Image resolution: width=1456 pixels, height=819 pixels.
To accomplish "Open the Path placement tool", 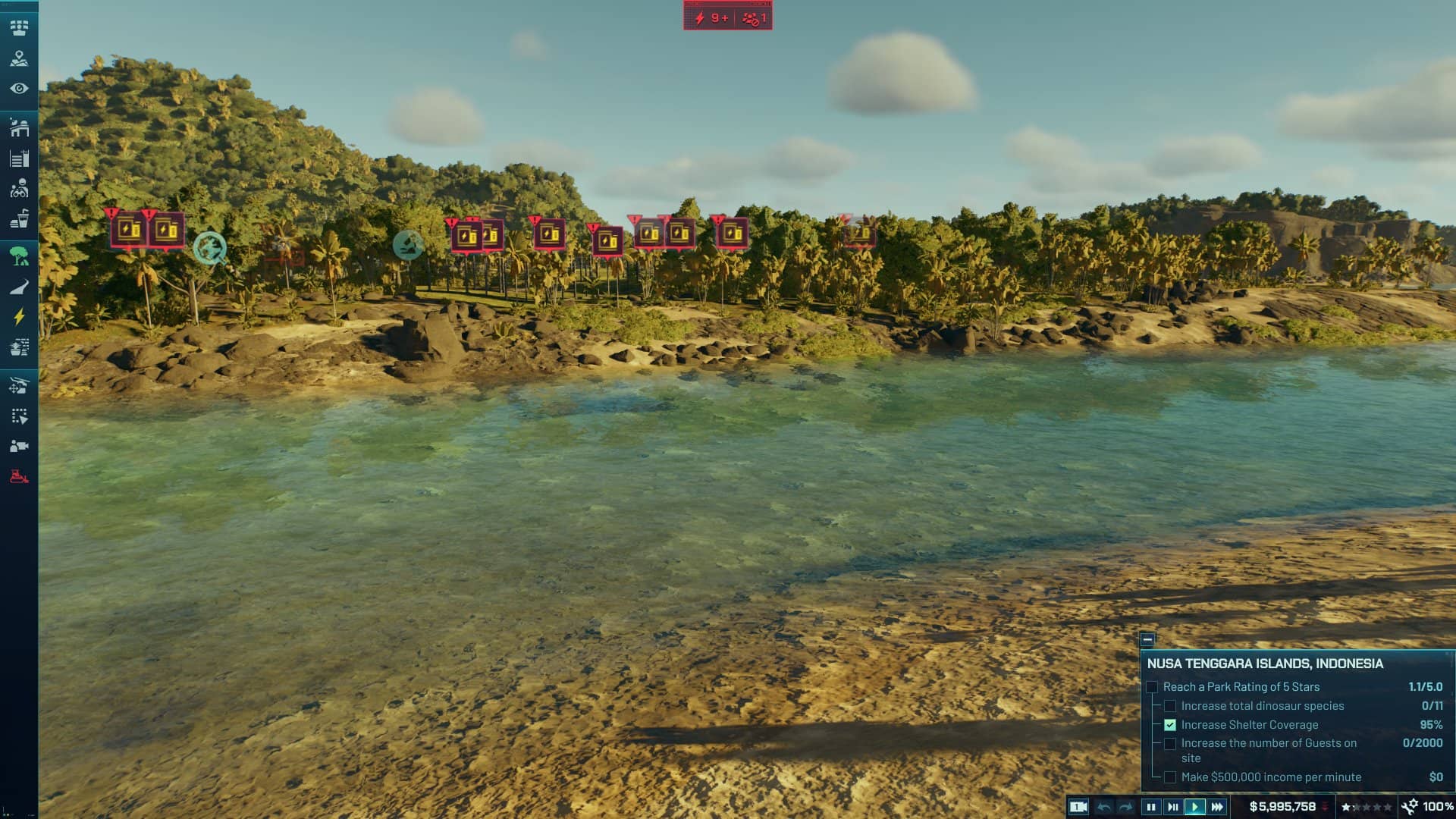I will coord(20,285).
